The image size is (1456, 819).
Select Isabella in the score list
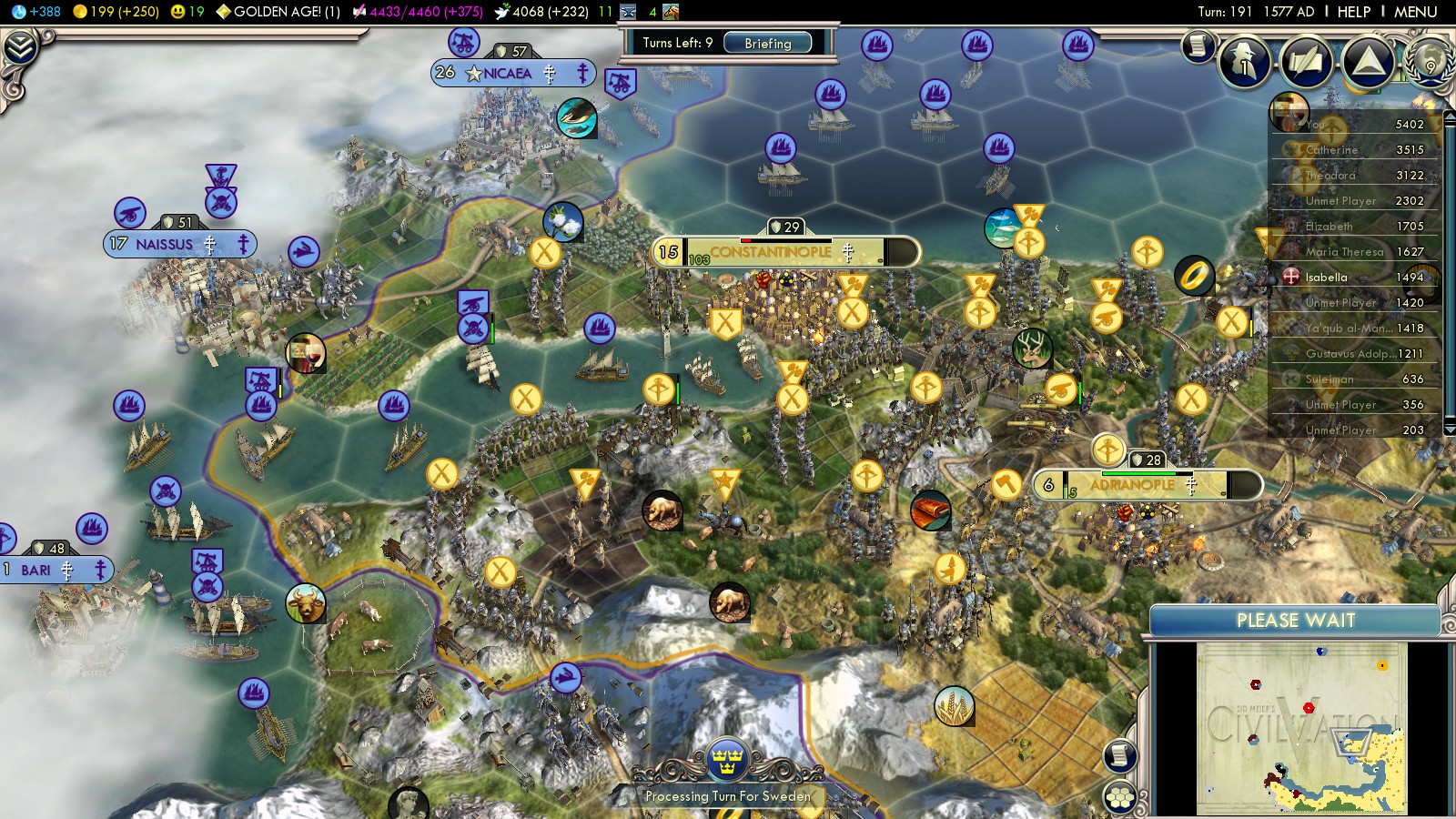tap(1326, 277)
